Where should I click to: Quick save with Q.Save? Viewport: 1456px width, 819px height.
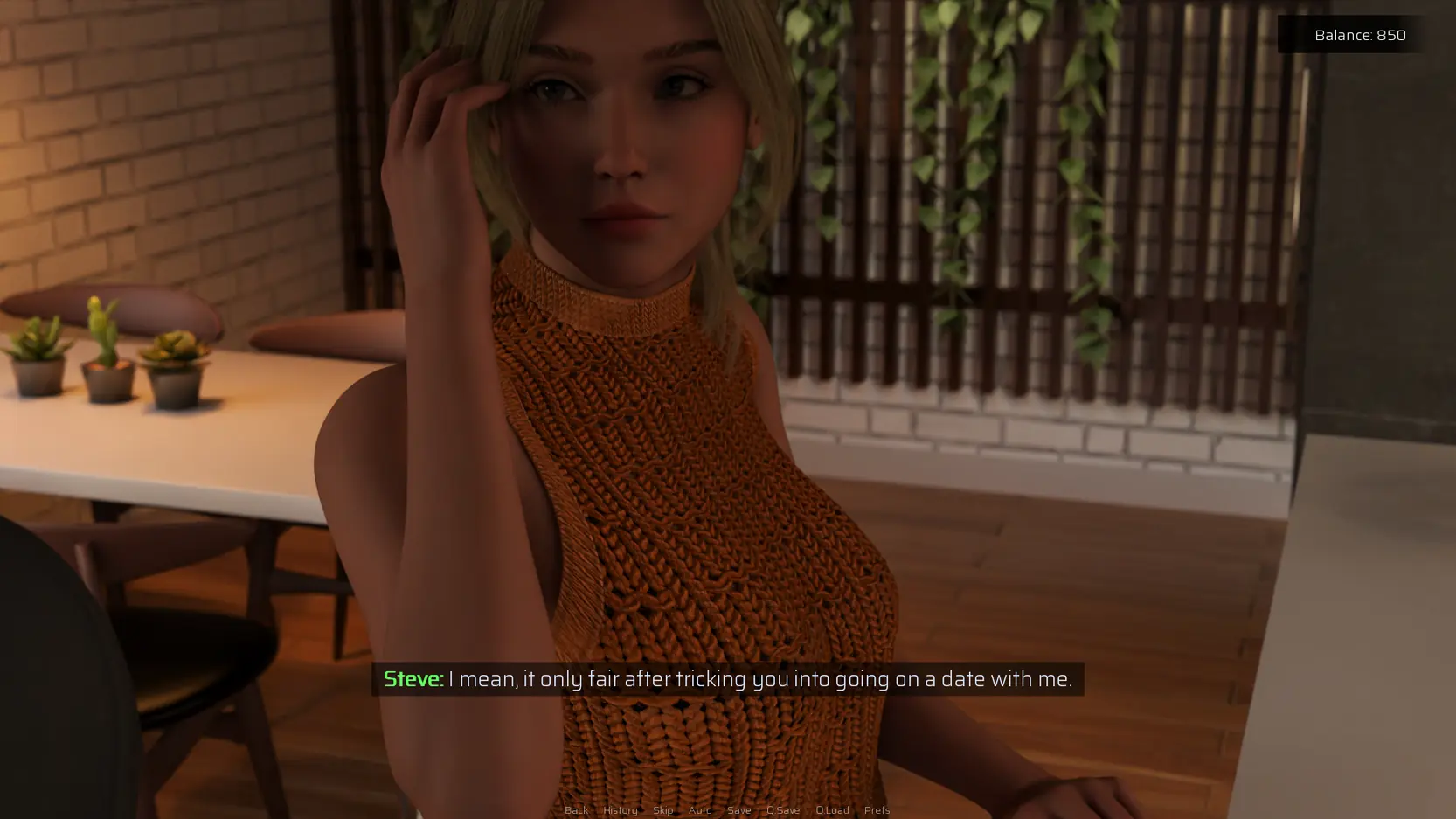(783, 810)
